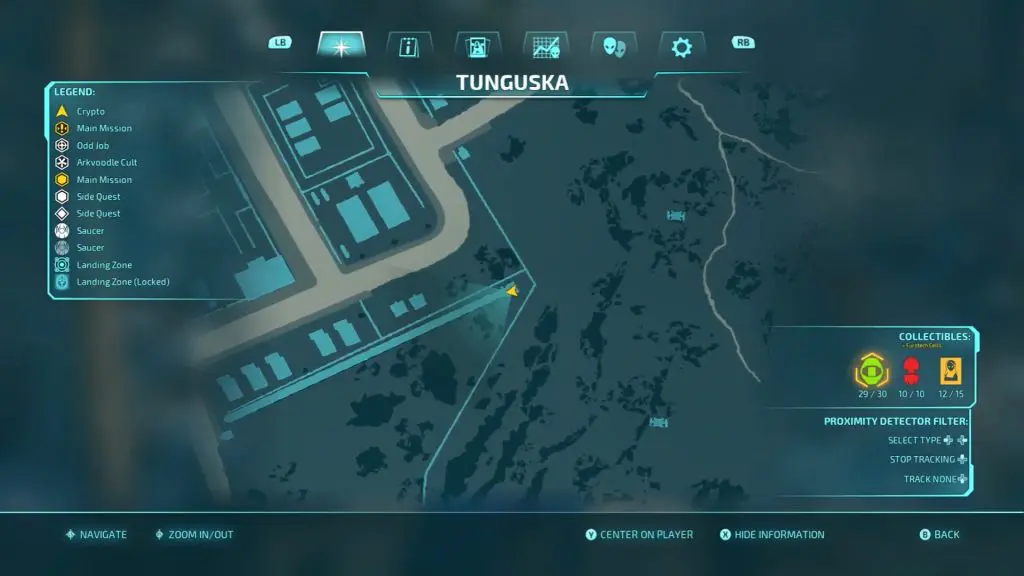Open the photo gallery tab
This screenshot has height=576, width=1024.
pos(477,46)
